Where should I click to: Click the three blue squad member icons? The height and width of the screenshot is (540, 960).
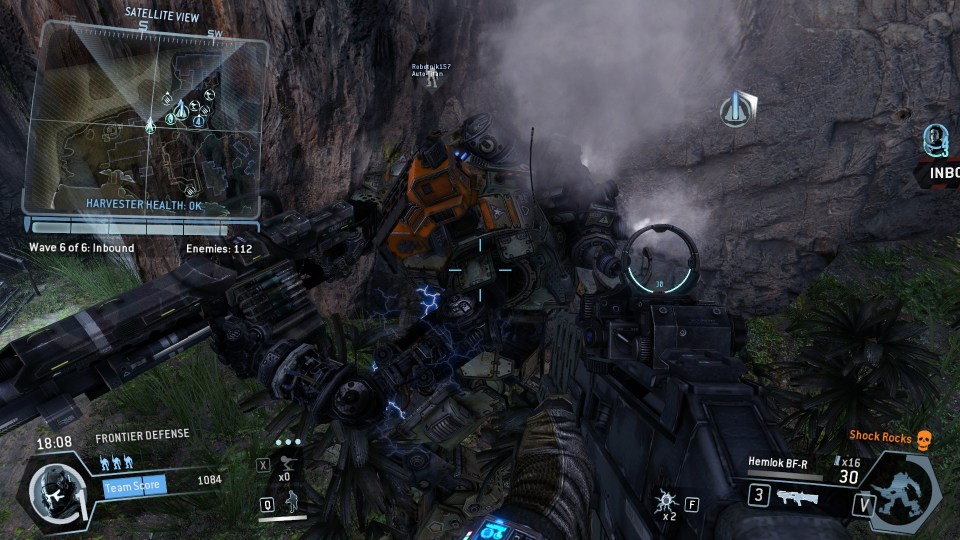(116, 464)
